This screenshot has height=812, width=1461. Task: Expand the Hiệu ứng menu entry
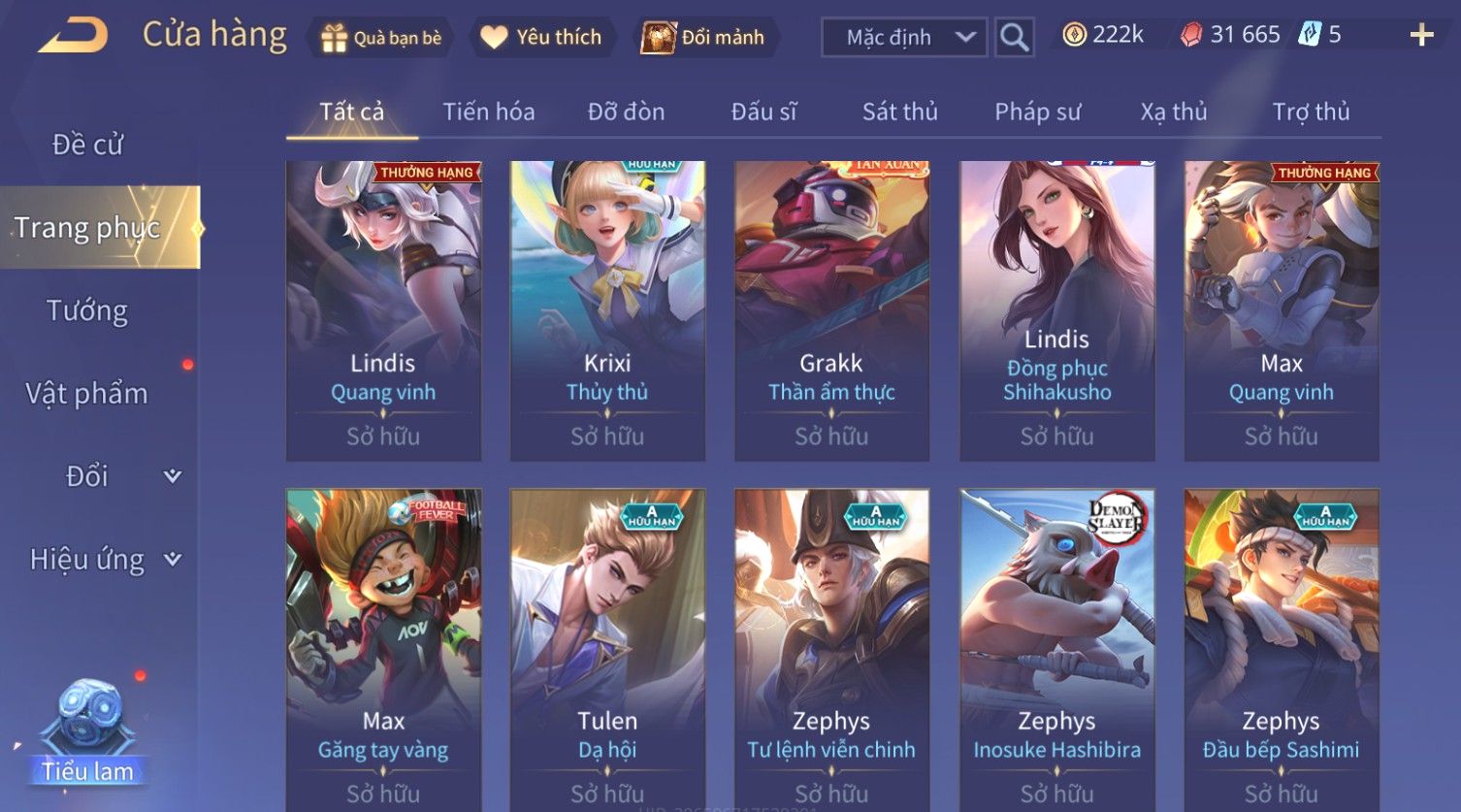coord(104,560)
